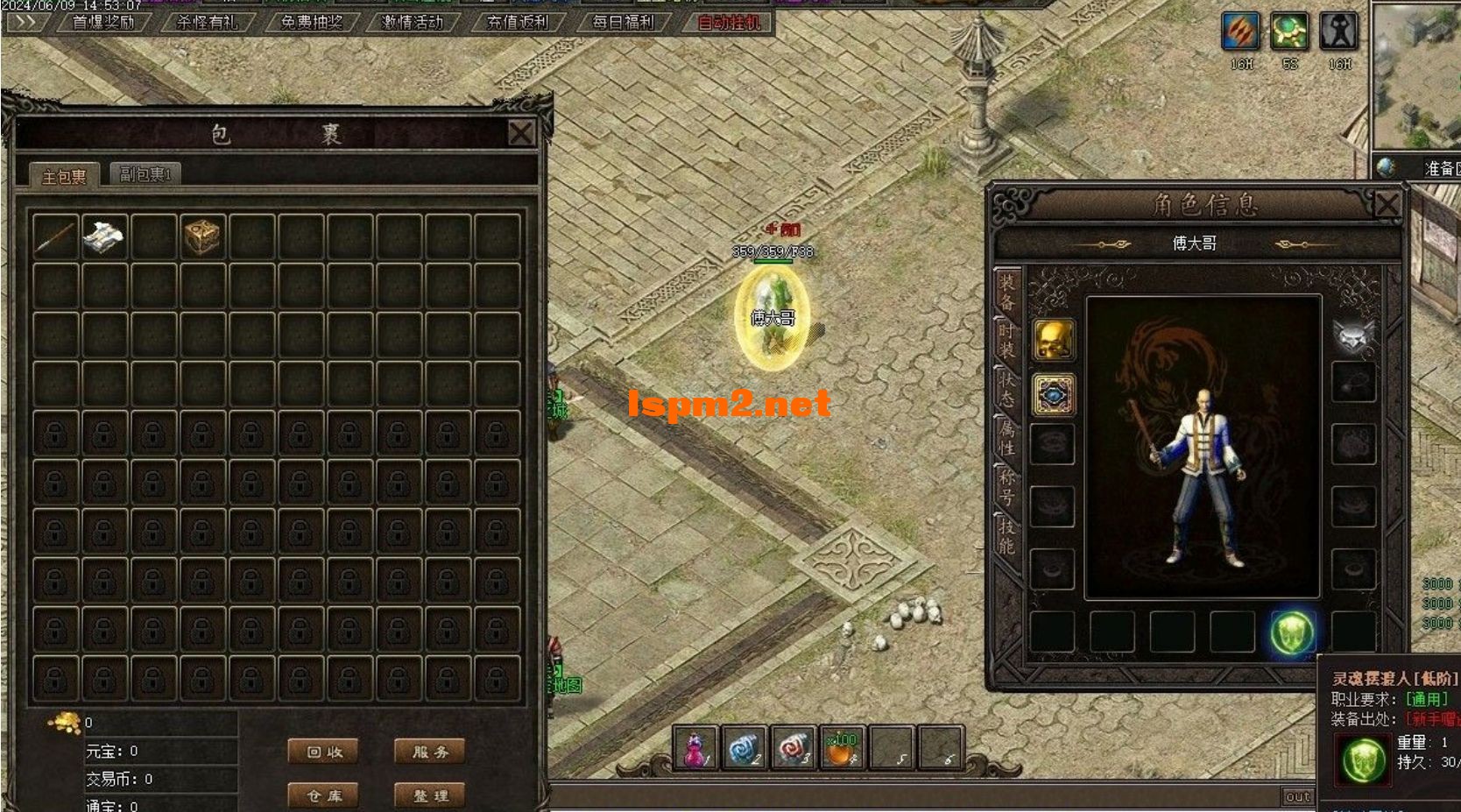Close the 角色信息 character panel
This screenshot has width=1461, height=812.
(x=1387, y=205)
